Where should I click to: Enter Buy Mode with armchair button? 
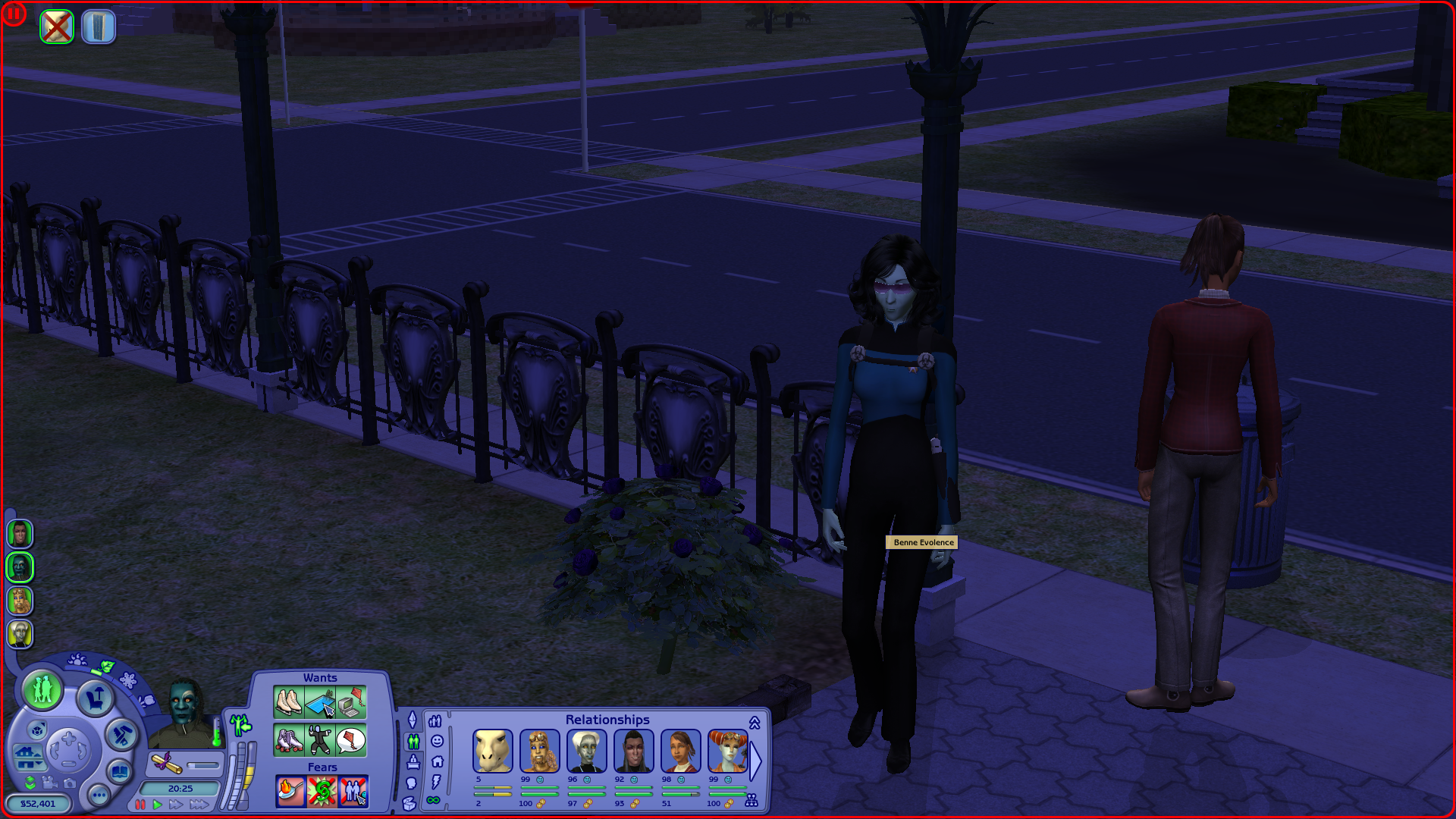pos(96,698)
